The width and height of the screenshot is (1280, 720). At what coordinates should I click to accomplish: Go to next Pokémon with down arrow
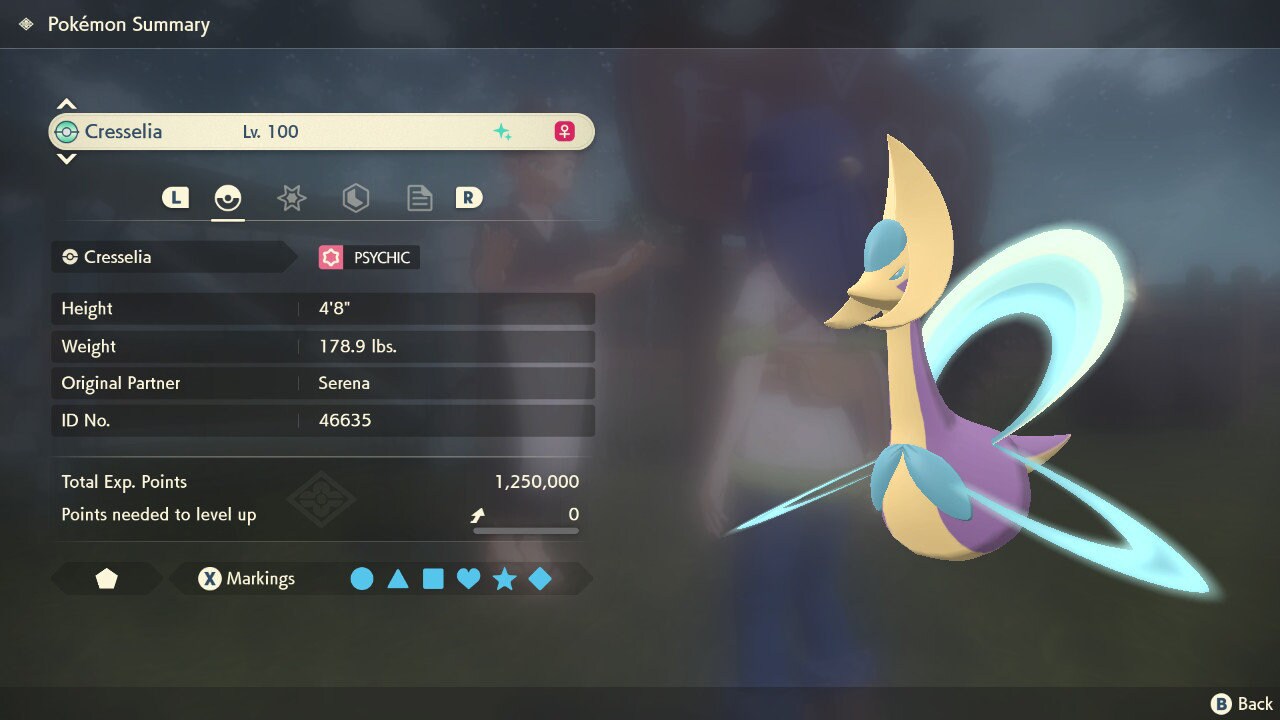[66, 158]
